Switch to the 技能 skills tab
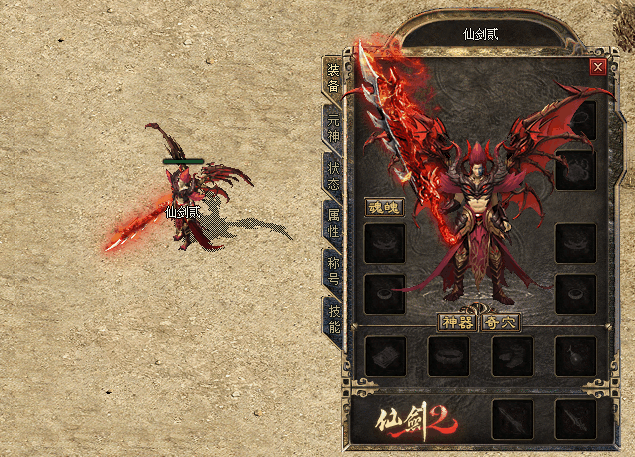This screenshot has height=457, width=635. pos(332,319)
